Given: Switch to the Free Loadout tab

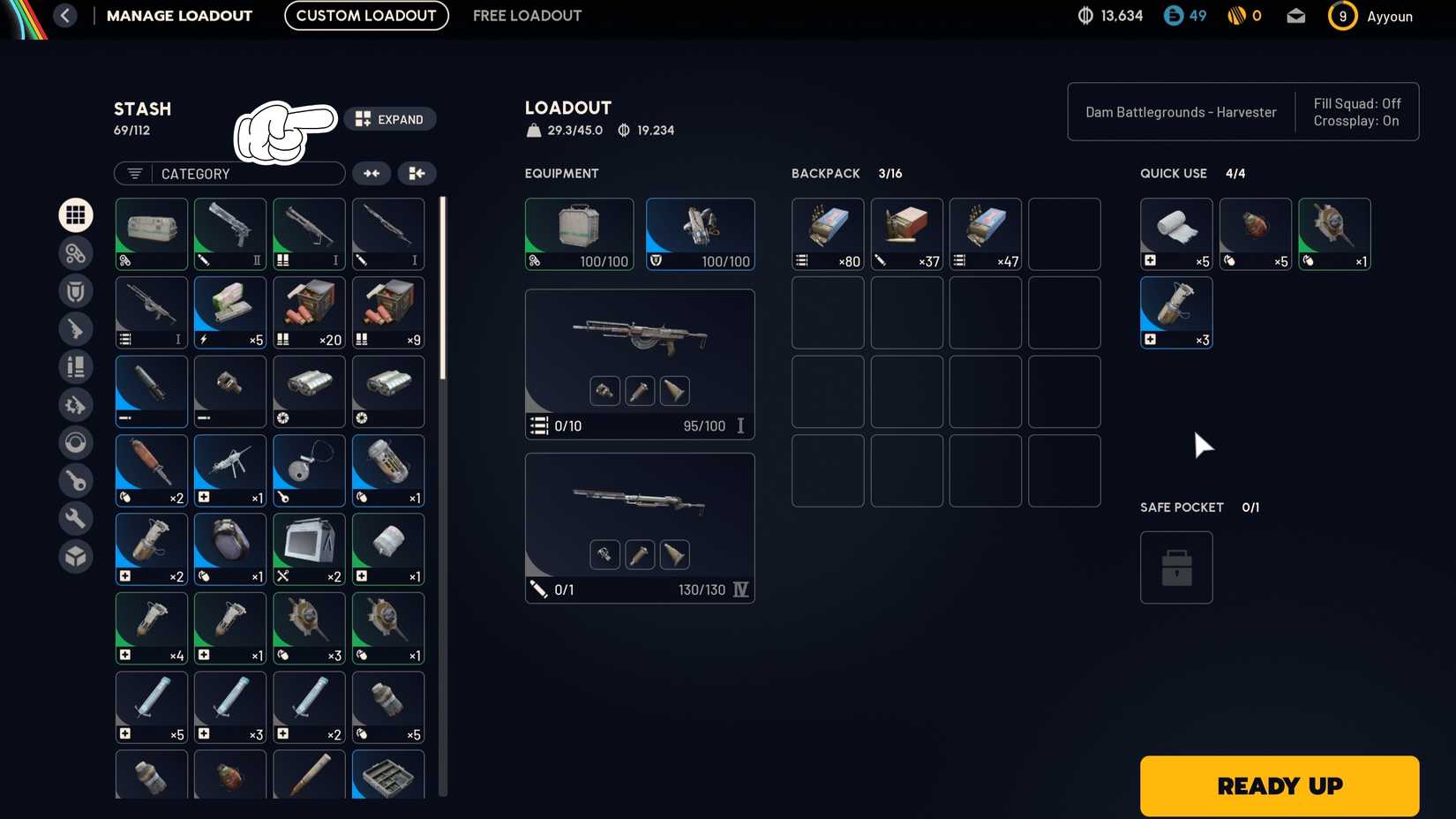Looking at the screenshot, I should click(x=527, y=15).
